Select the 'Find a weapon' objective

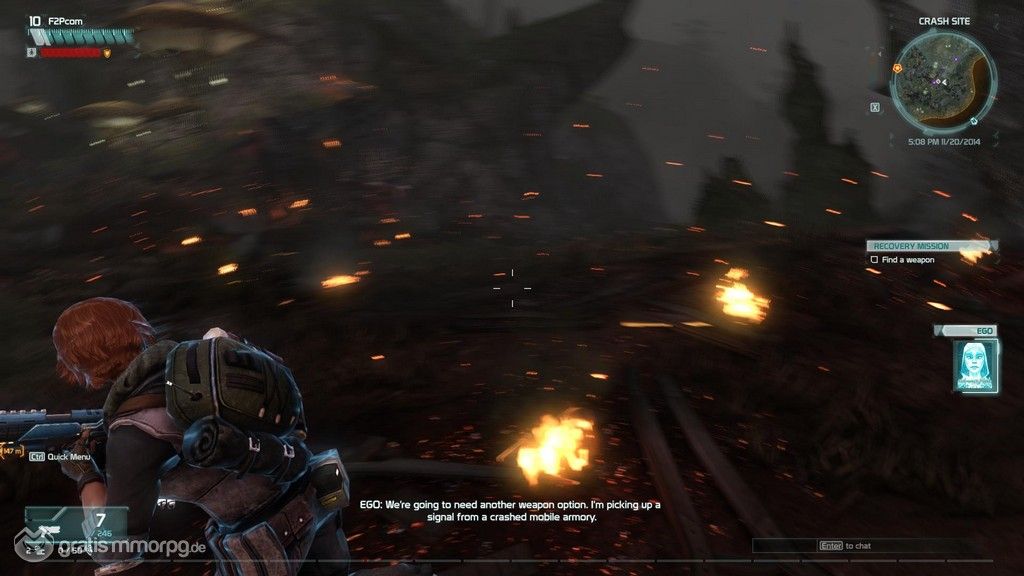[x=907, y=260]
